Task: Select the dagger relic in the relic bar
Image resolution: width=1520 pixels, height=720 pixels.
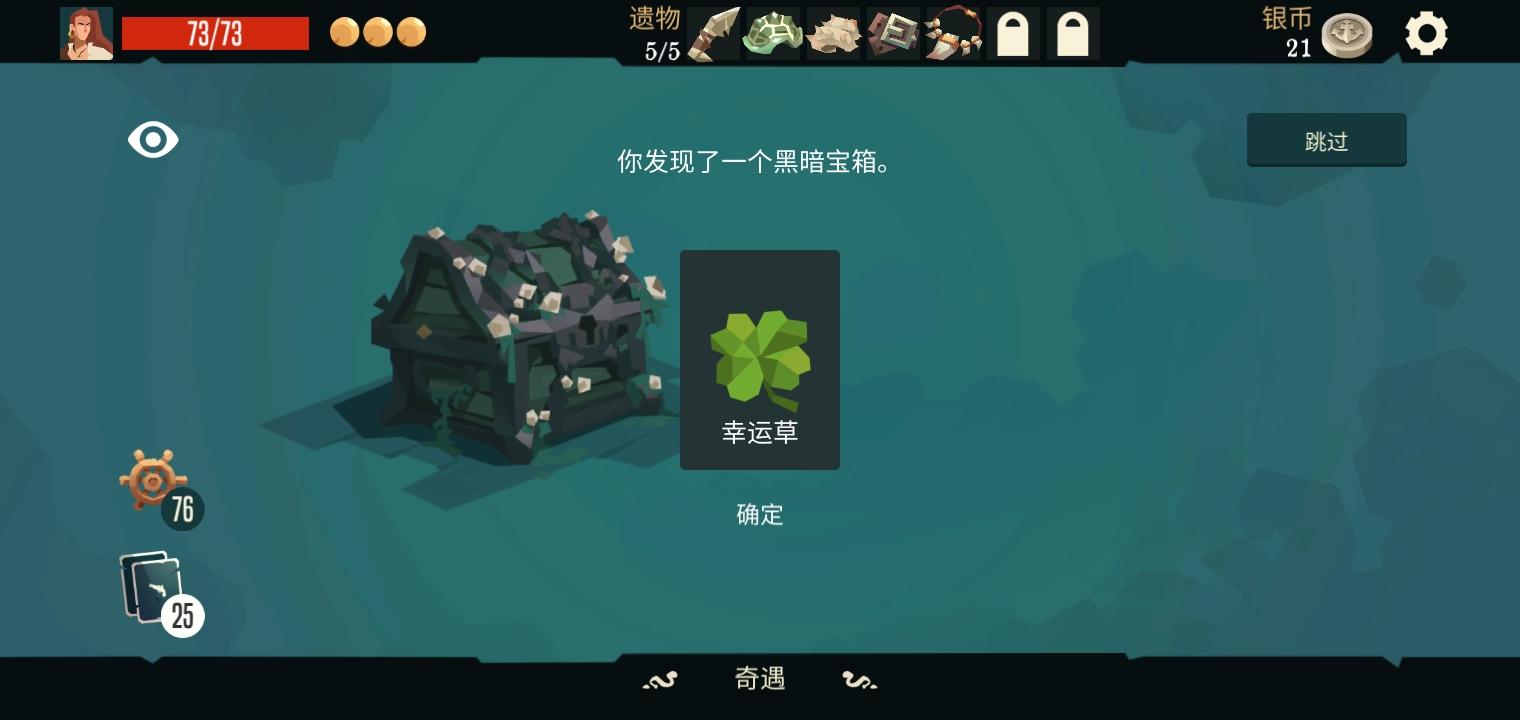Action: point(713,32)
